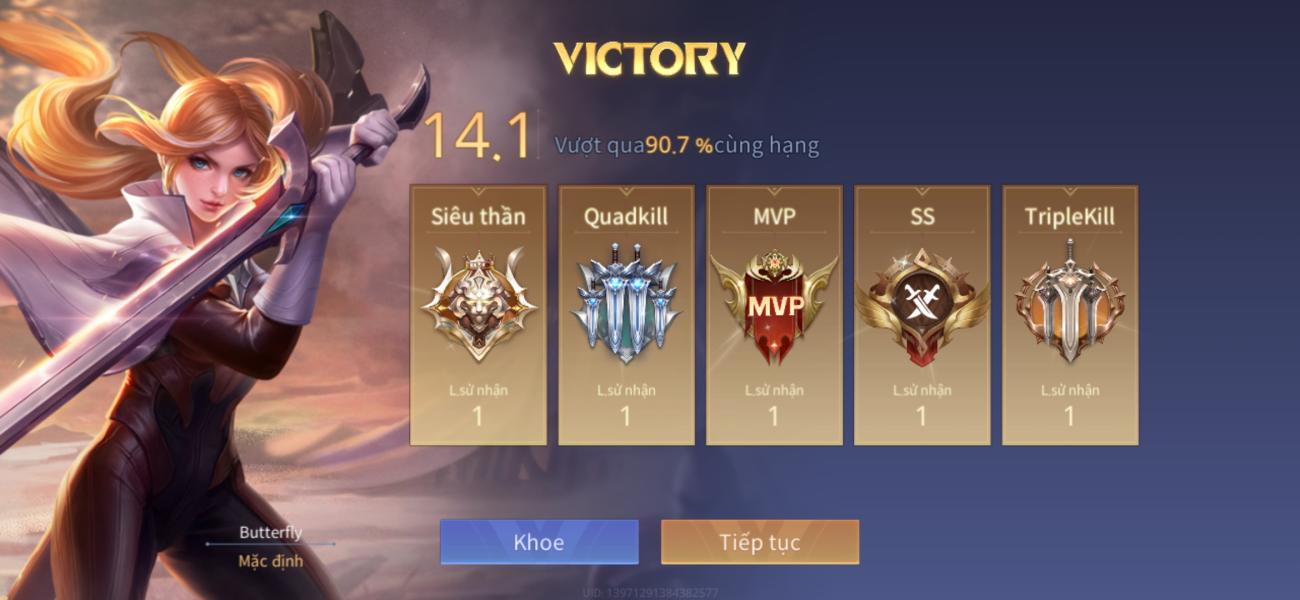The height and width of the screenshot is (600, 1300).
Task: Open the Quadkill medal card
Action: pyautogui.click(x=626, y=315)
